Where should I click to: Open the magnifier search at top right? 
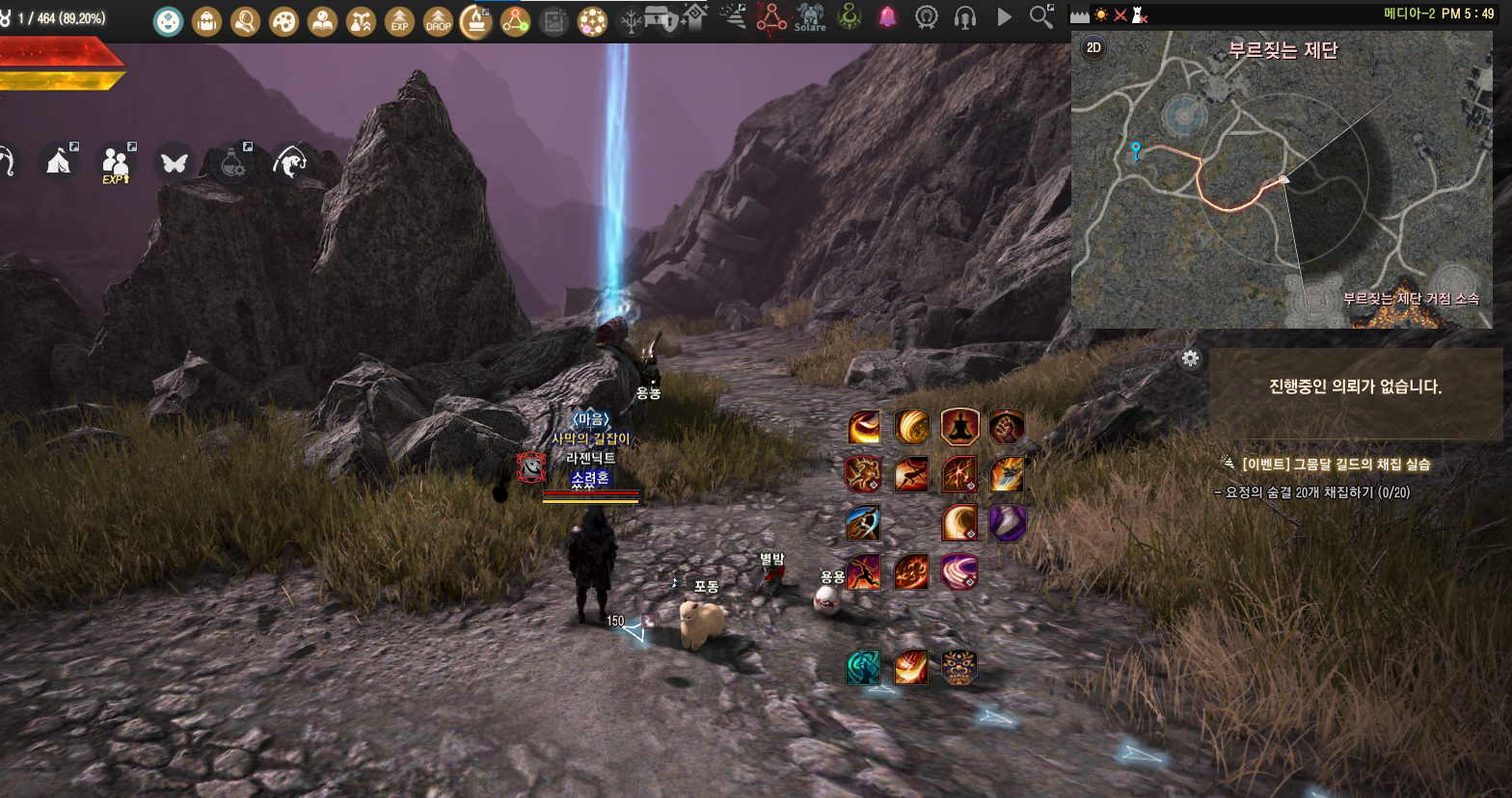pos(1041,16)
